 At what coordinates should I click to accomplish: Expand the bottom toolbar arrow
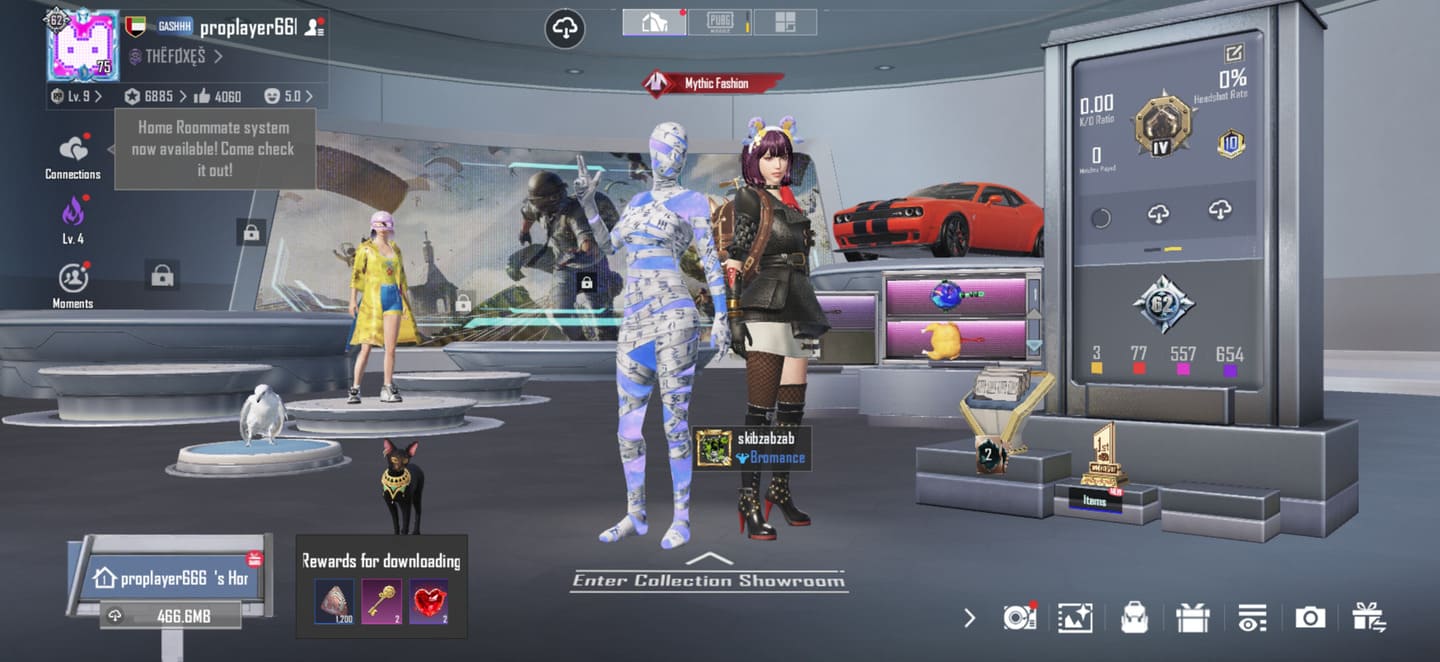point(969,618)
